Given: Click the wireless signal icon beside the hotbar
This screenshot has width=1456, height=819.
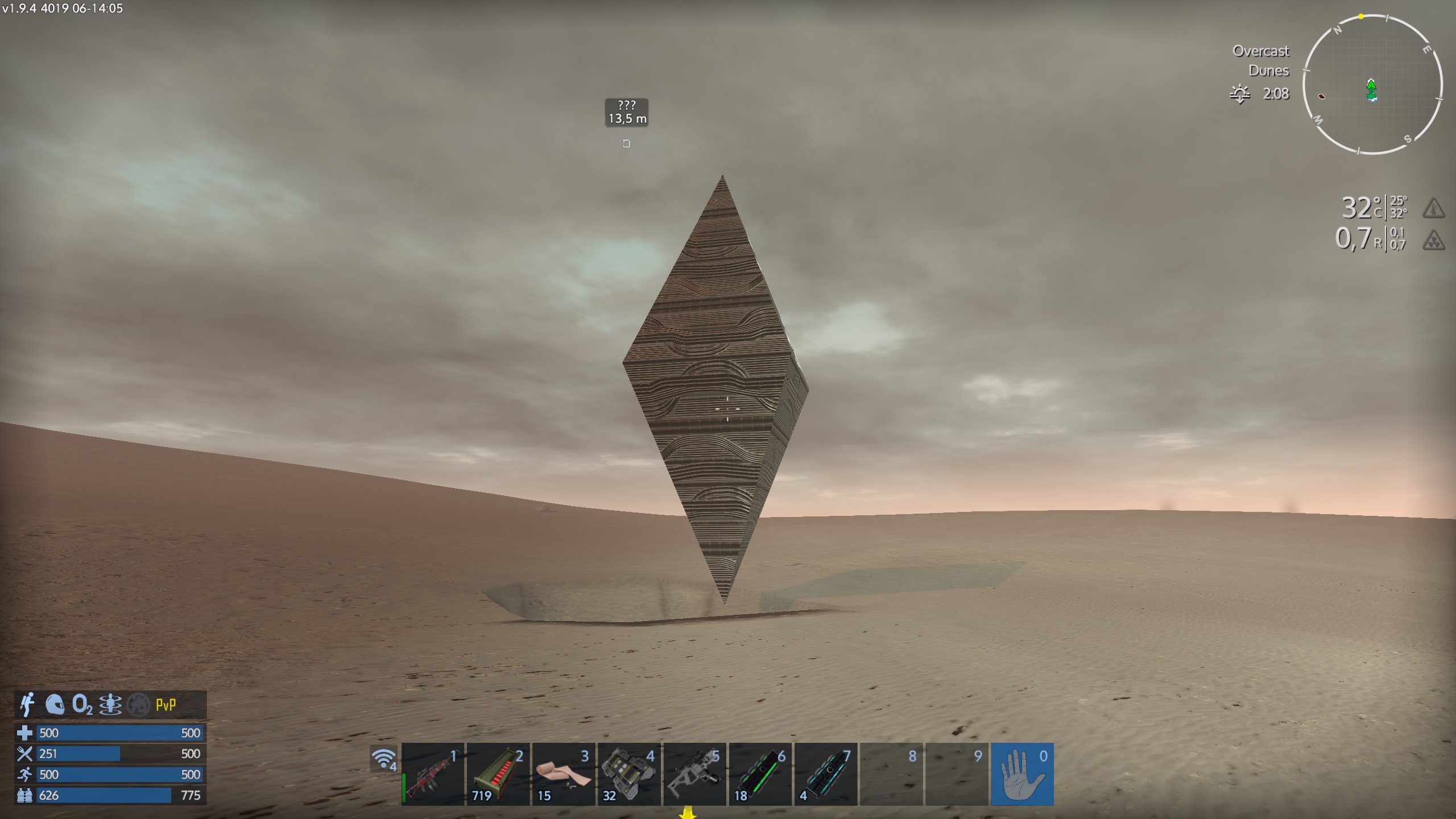Looking at the screenshot, I should click(384, 759).
